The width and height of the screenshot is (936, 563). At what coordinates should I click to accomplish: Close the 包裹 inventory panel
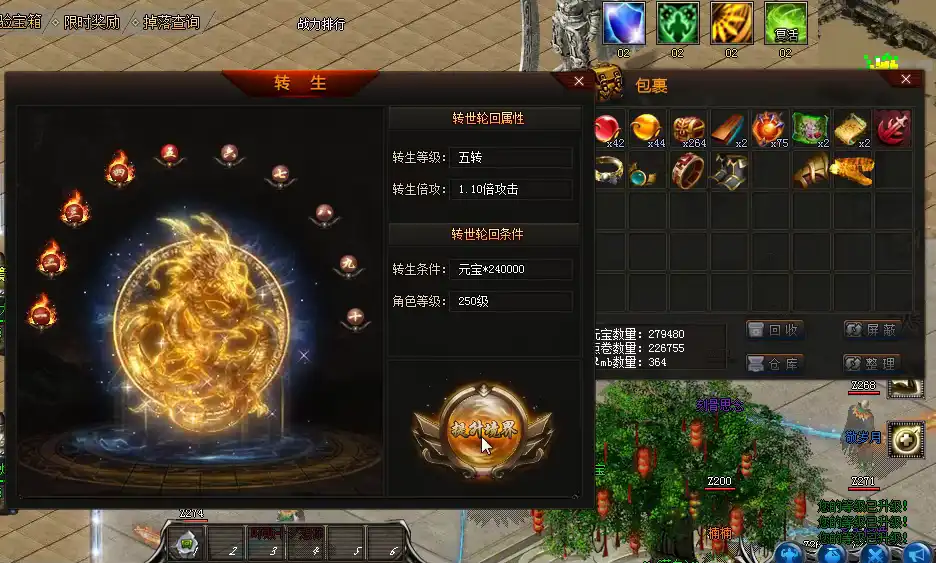tap(906, 79)
